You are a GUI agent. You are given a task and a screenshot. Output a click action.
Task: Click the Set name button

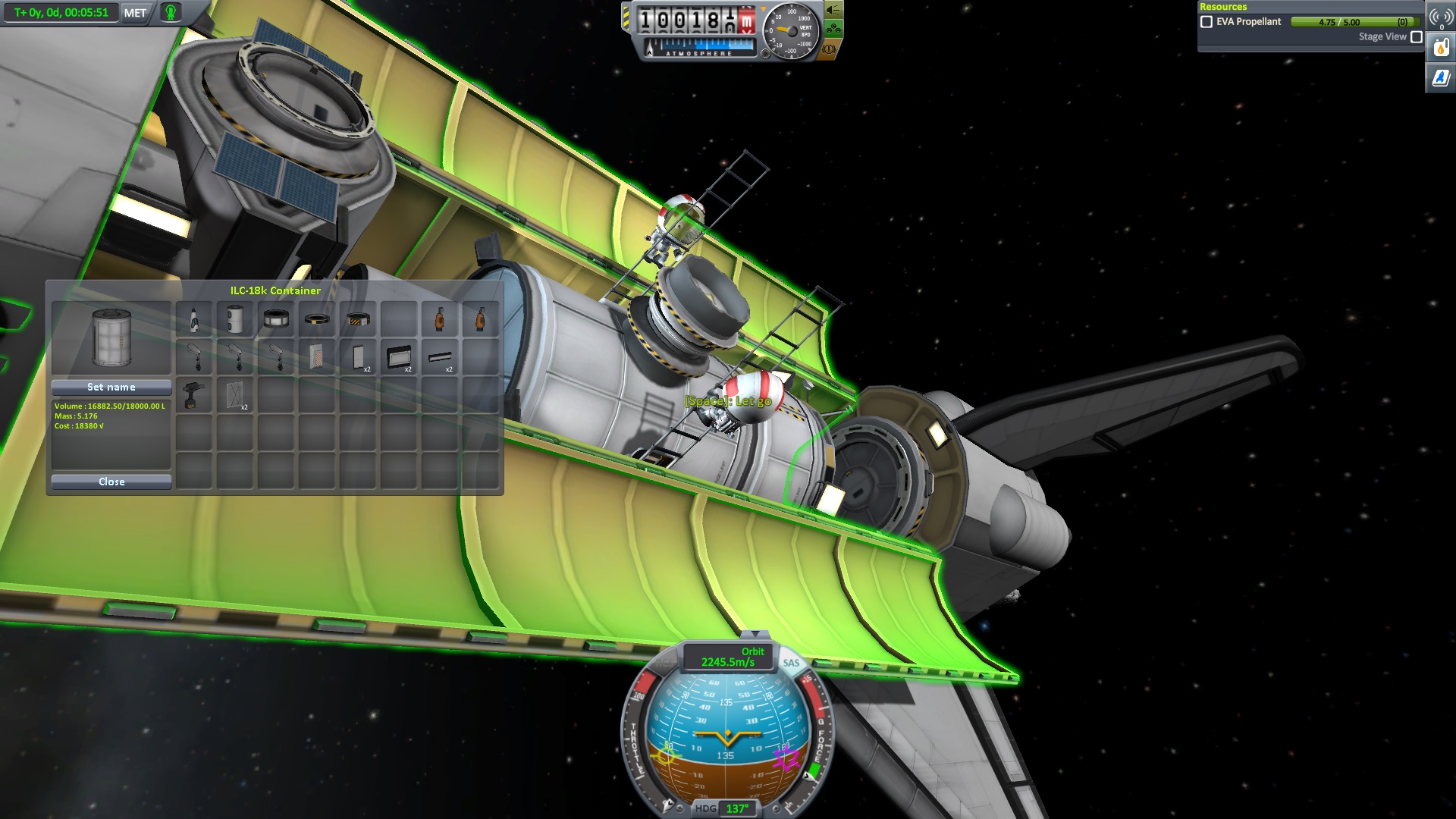(111, 387)
